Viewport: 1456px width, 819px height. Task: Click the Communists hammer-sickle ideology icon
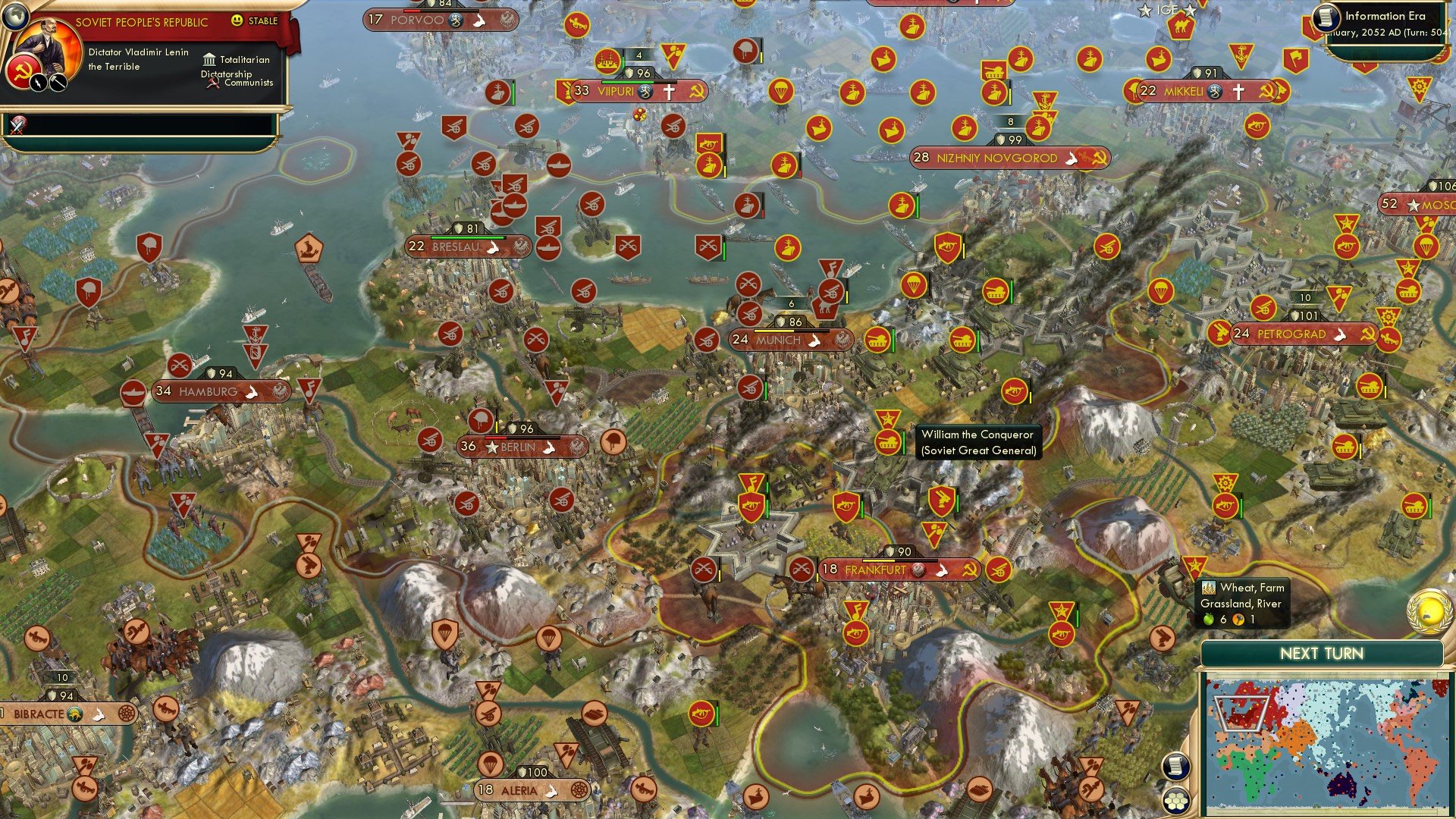pyautogui.click(x=213, y=83)
